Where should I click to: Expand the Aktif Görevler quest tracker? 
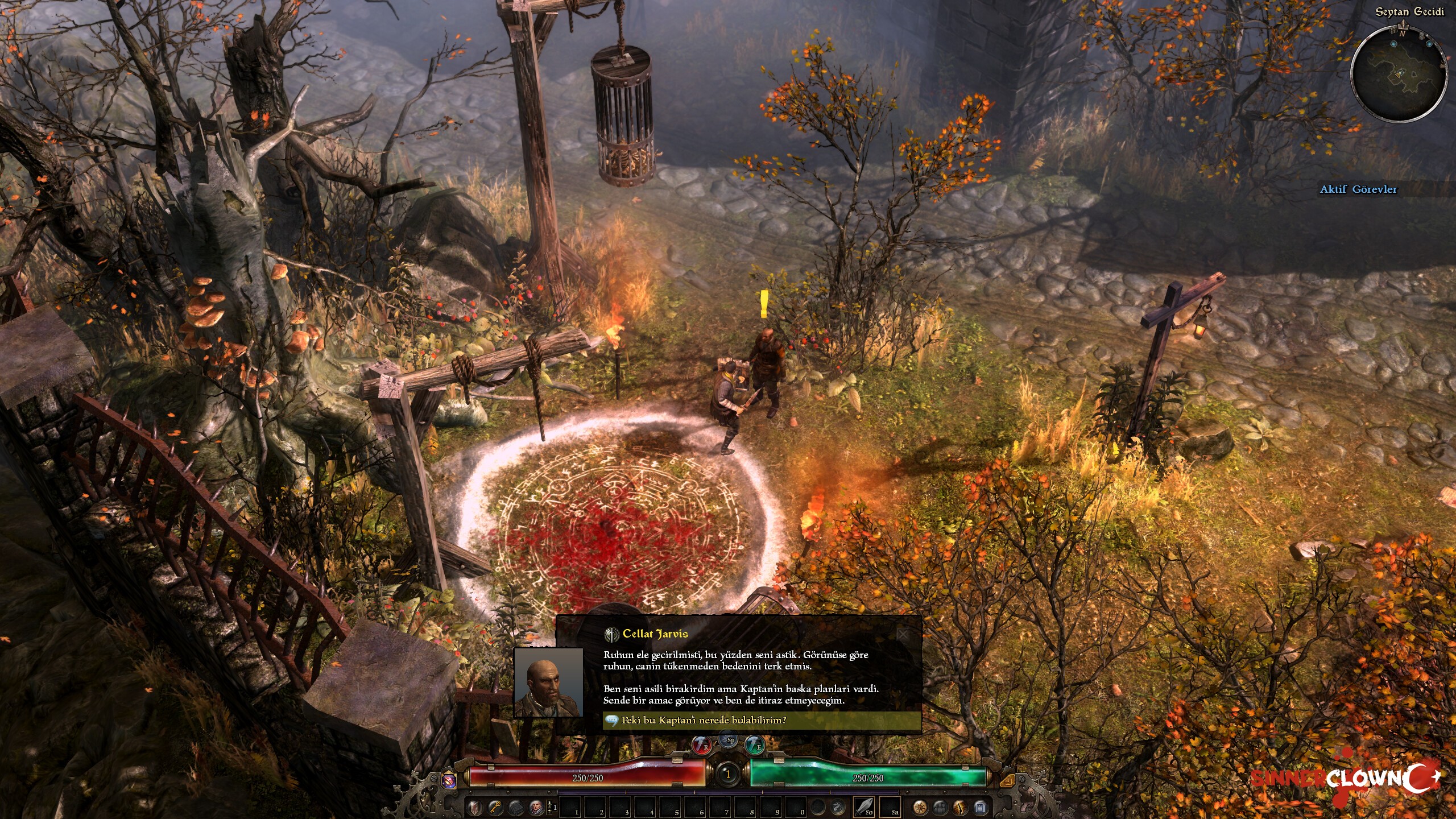(1358, 189)
